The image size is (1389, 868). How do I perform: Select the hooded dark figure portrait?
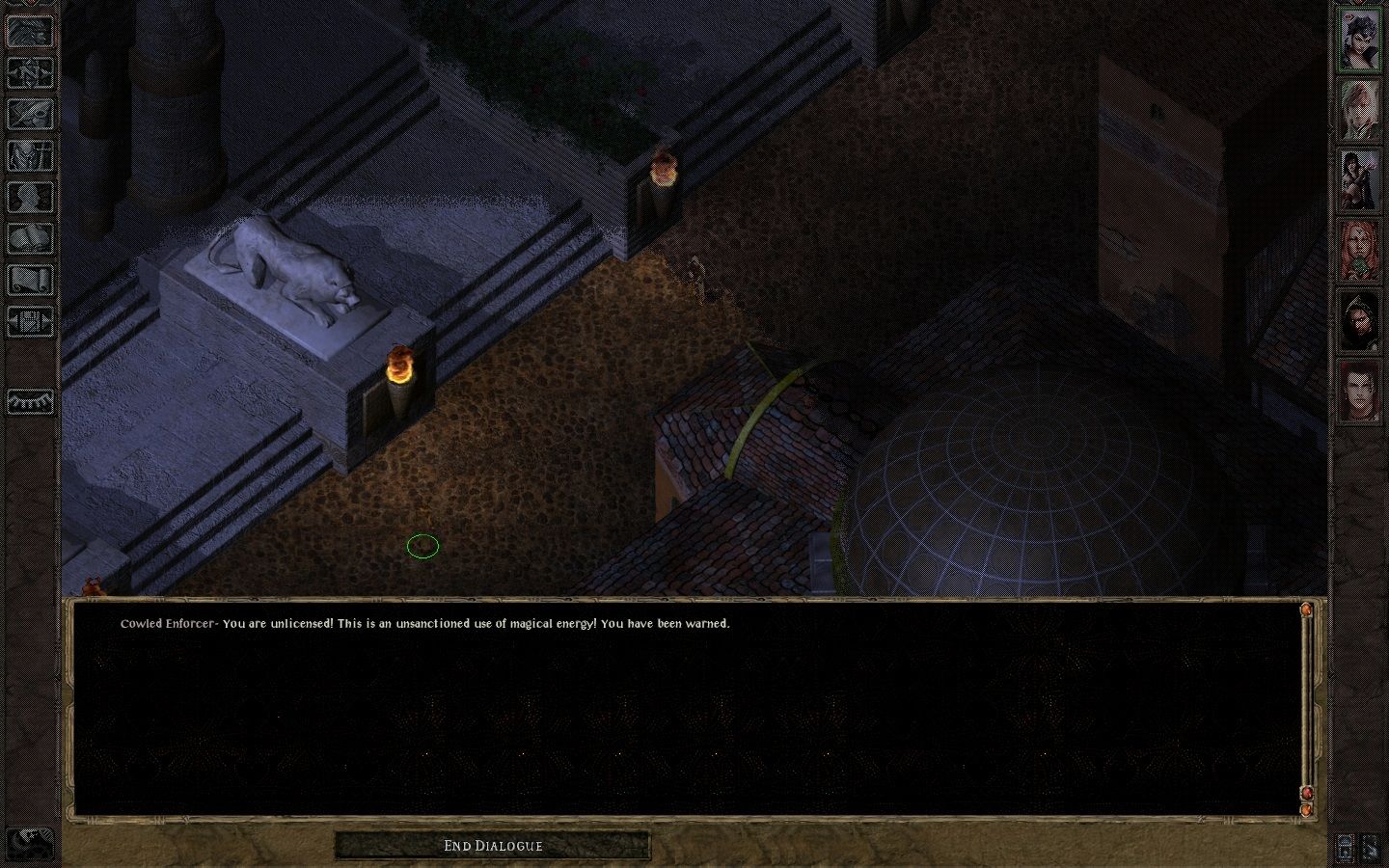pos(1358,319)
